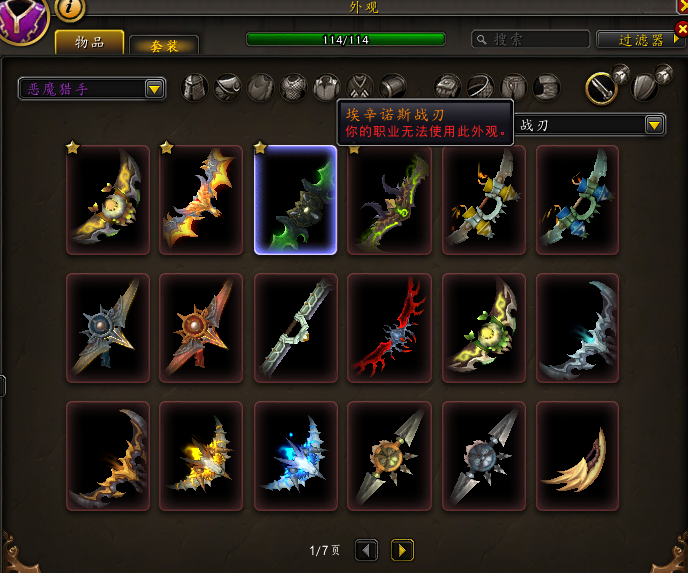Screen dimensions: 688x573
Task: Select the red spiked warglaive appearance
Action: pyautogui.click(x=389, y=328)
